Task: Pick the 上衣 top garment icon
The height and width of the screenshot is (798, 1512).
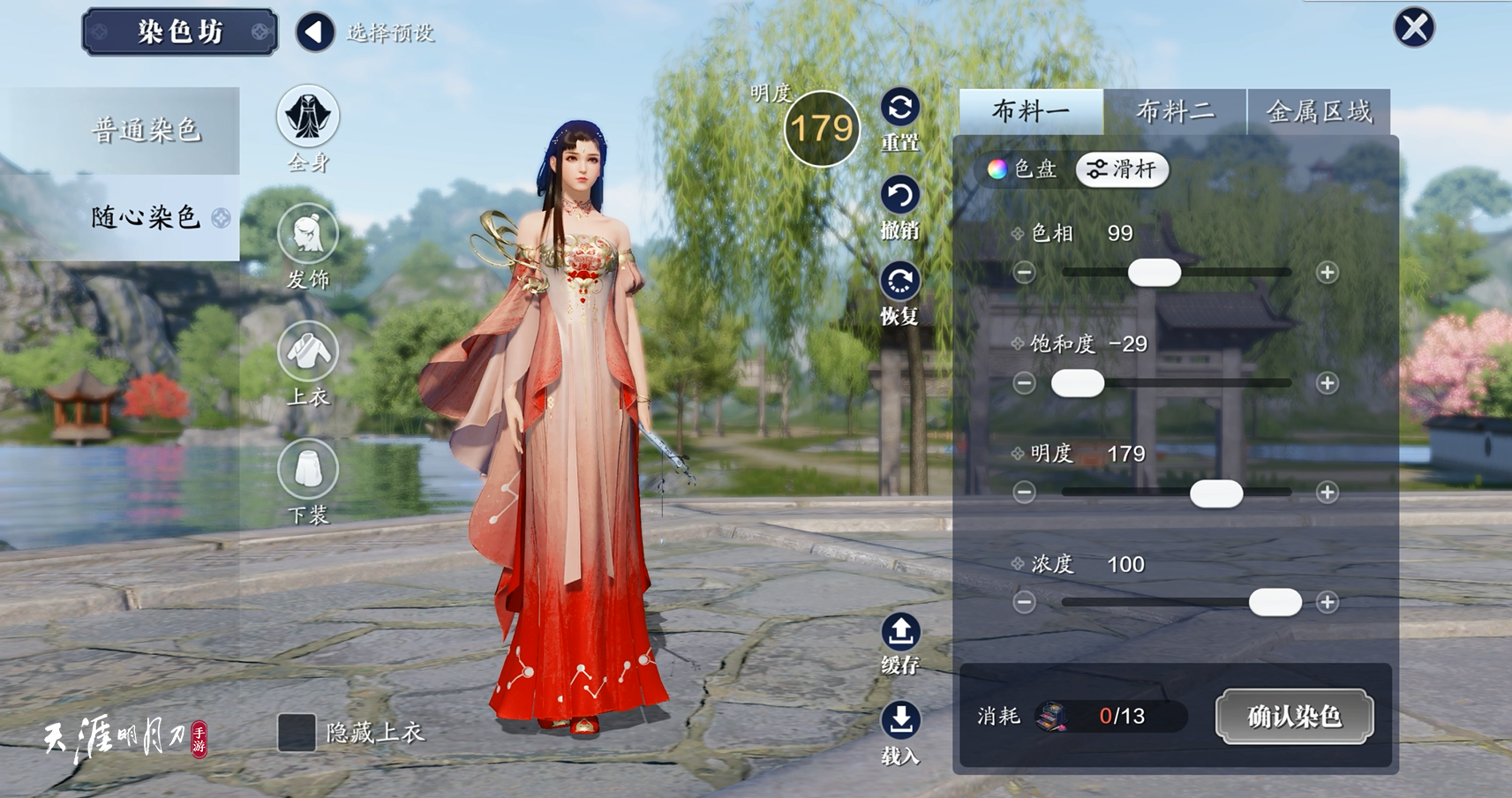Action: tap(308, 352)
